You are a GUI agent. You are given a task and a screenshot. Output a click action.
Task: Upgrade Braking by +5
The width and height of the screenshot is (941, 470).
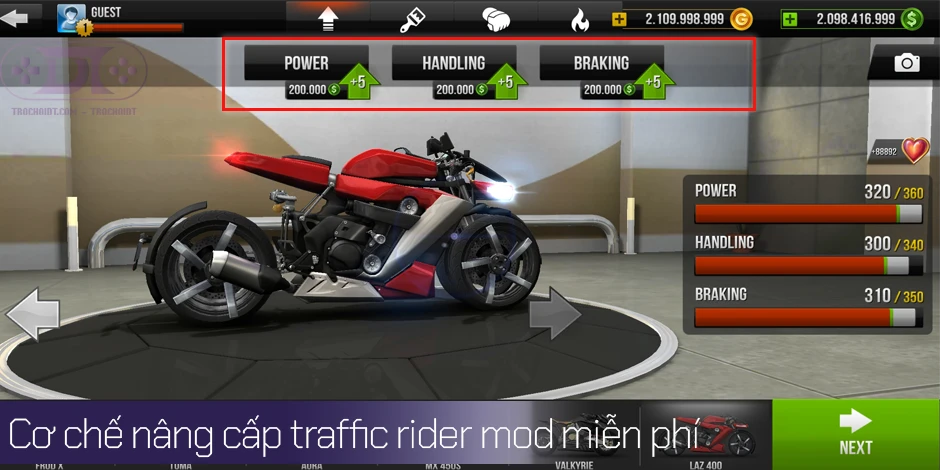(602, 71)
